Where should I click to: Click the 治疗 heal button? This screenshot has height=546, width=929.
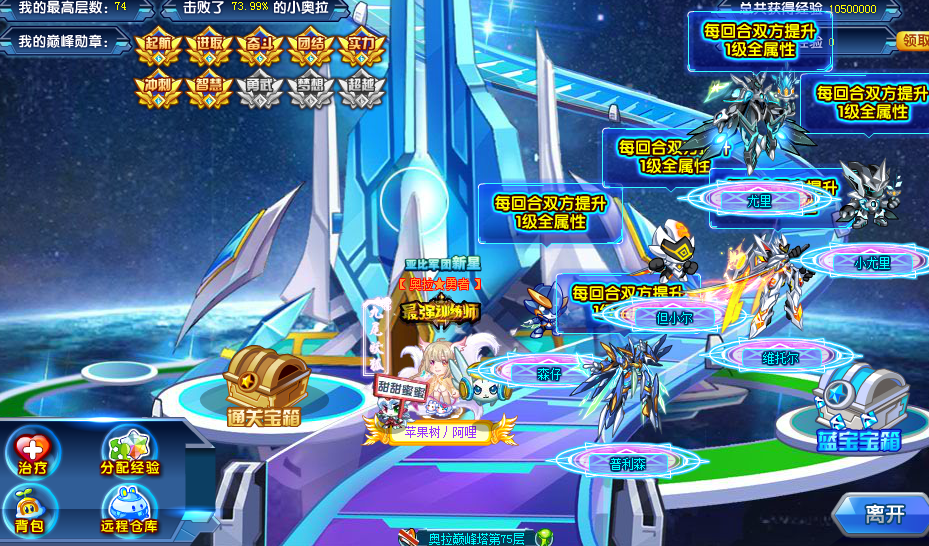point(33,453)
